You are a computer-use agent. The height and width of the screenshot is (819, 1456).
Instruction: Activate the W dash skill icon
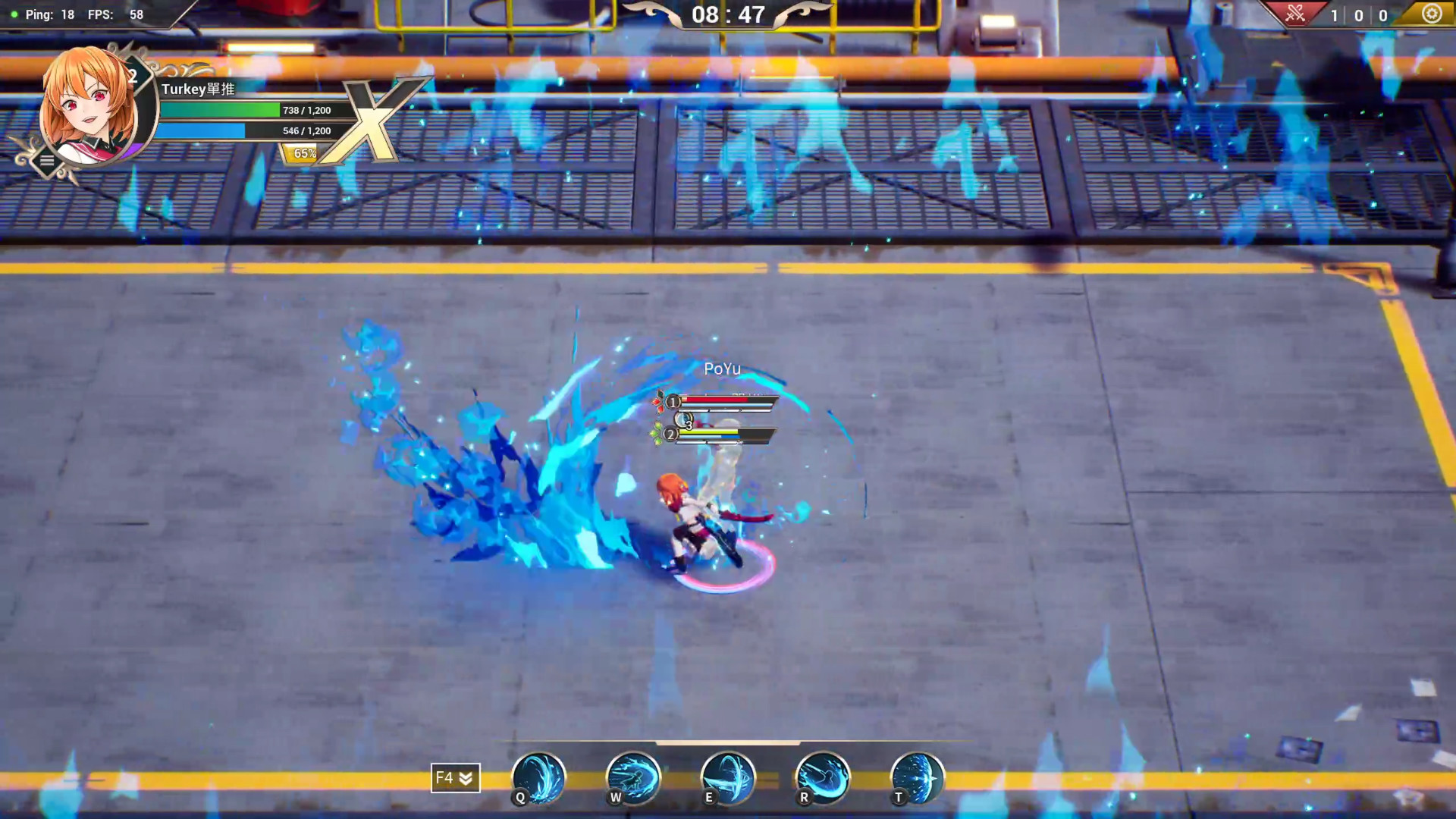pyautogui.click(x=633, y=778)
